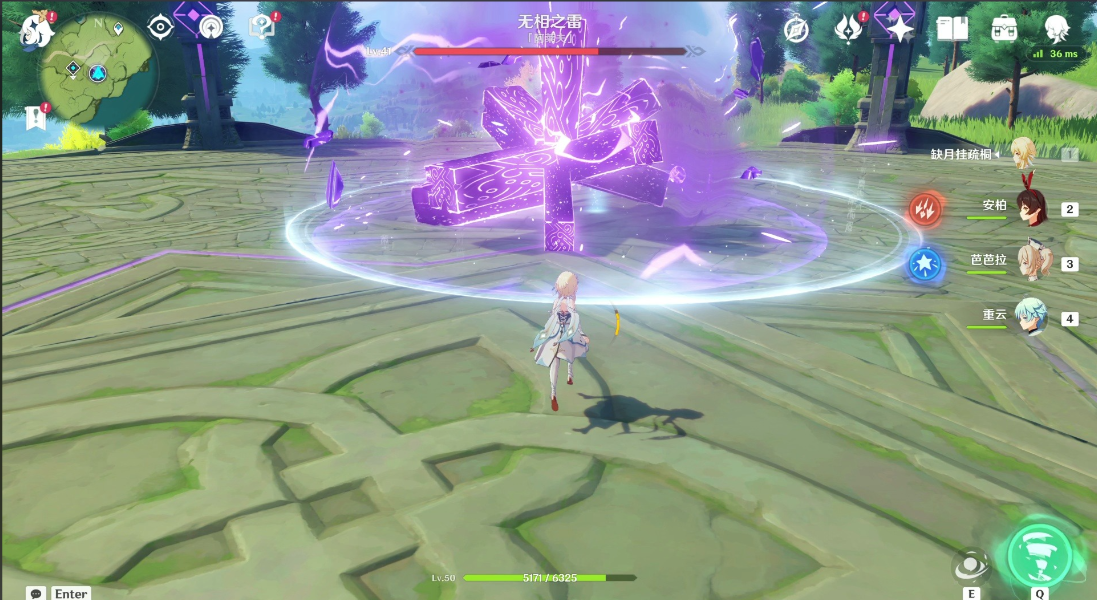Open the compass events icon
1097x600 pixels.
pos(796,30)
